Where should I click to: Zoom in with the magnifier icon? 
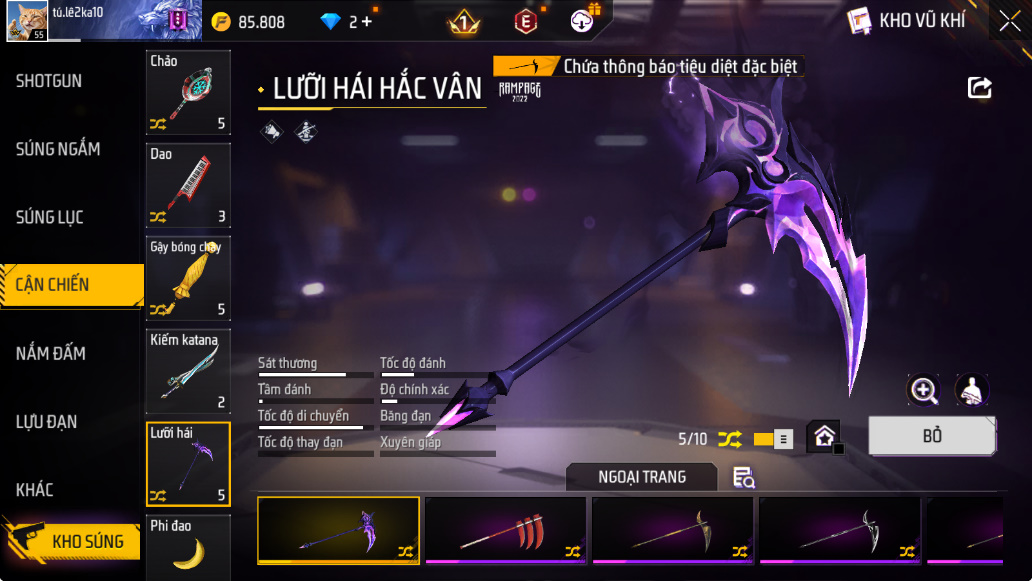tap(923, 390)
